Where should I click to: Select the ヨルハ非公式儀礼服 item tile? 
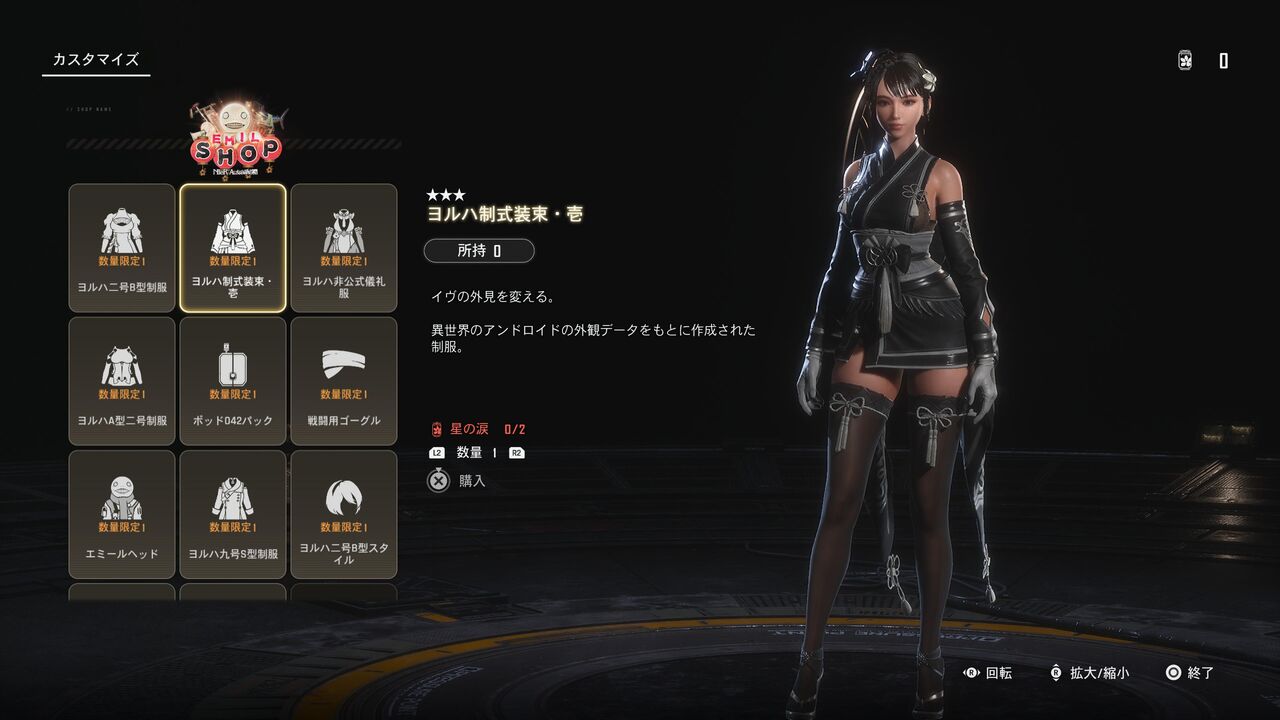pos(344,247)
